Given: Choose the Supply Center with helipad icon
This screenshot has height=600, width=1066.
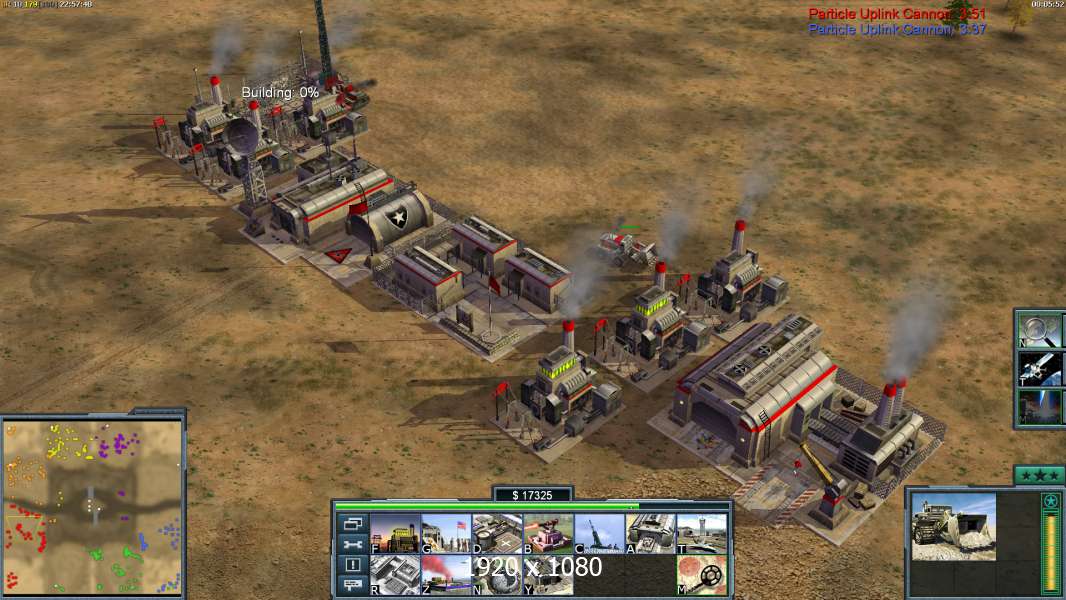Looking at the screenshot, I should tap(497, 534).
